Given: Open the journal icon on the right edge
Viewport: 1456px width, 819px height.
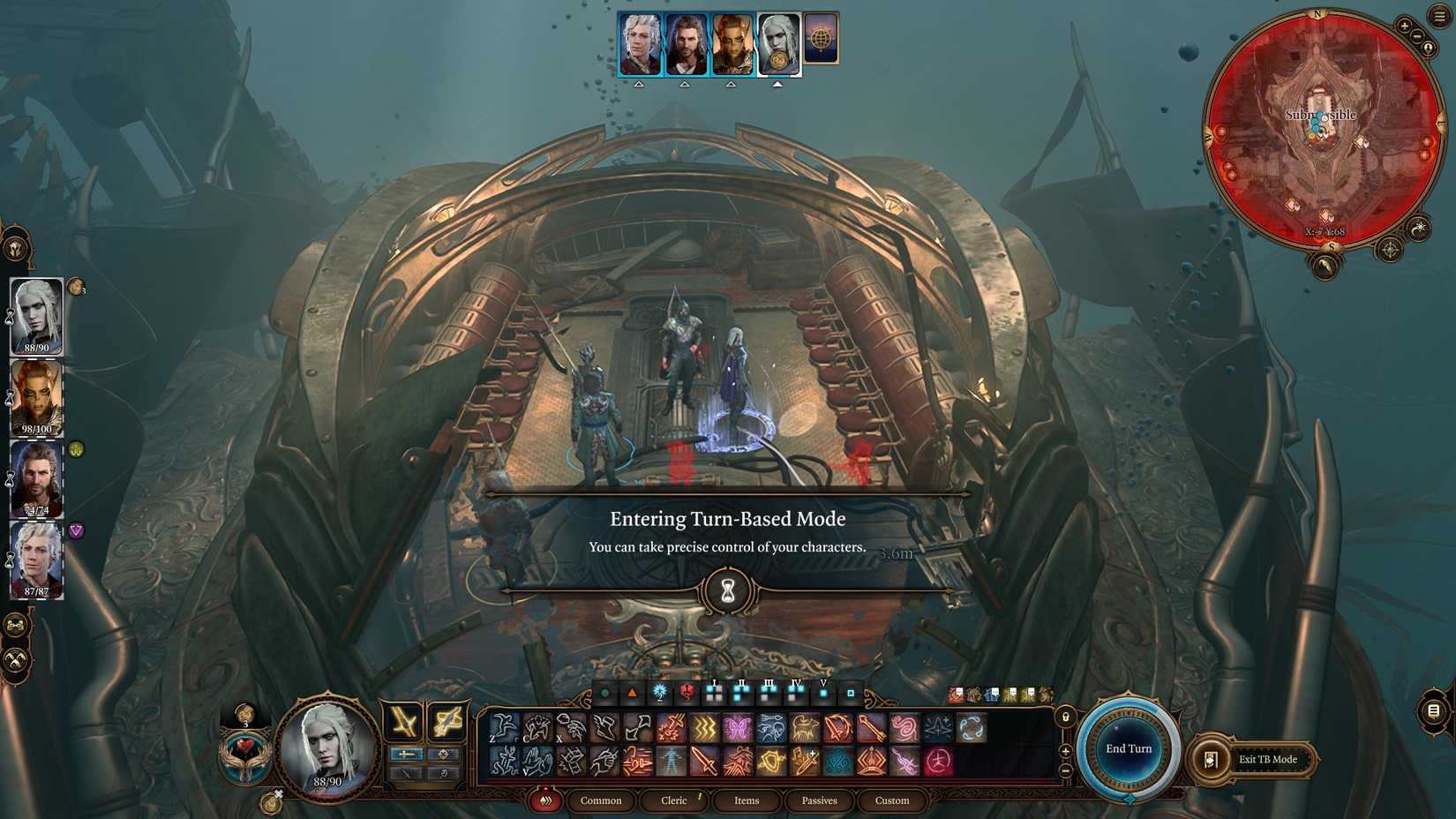Looking at the screenshot, I should pyautogui.click(x=1433, y=711).
